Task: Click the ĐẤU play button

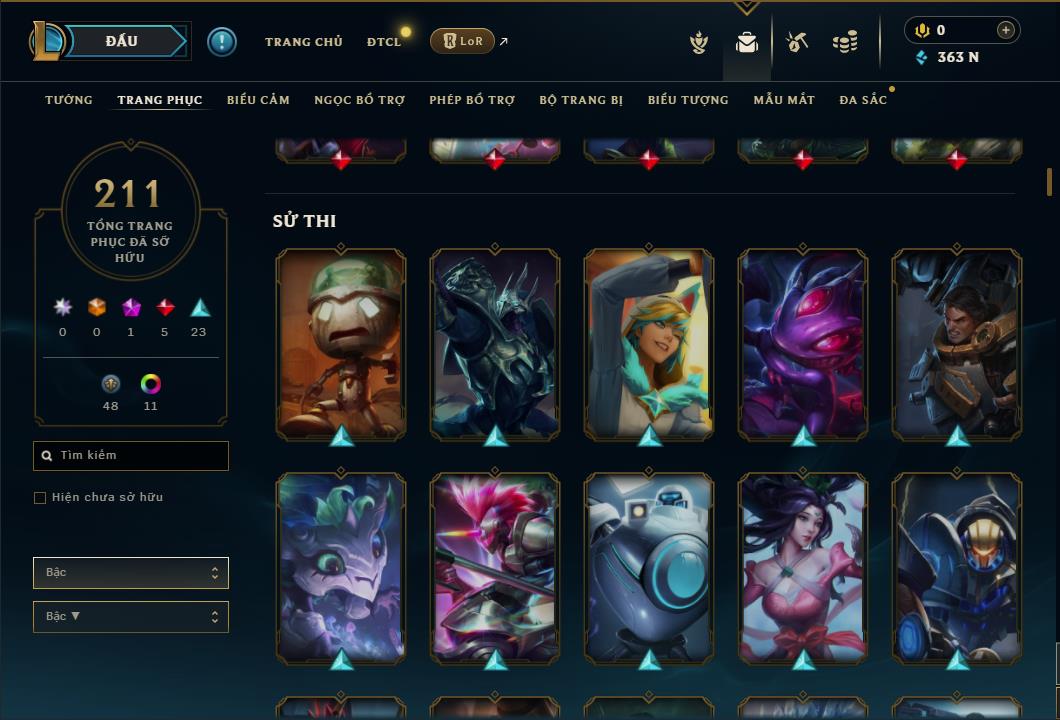Action: pos(120,41)
